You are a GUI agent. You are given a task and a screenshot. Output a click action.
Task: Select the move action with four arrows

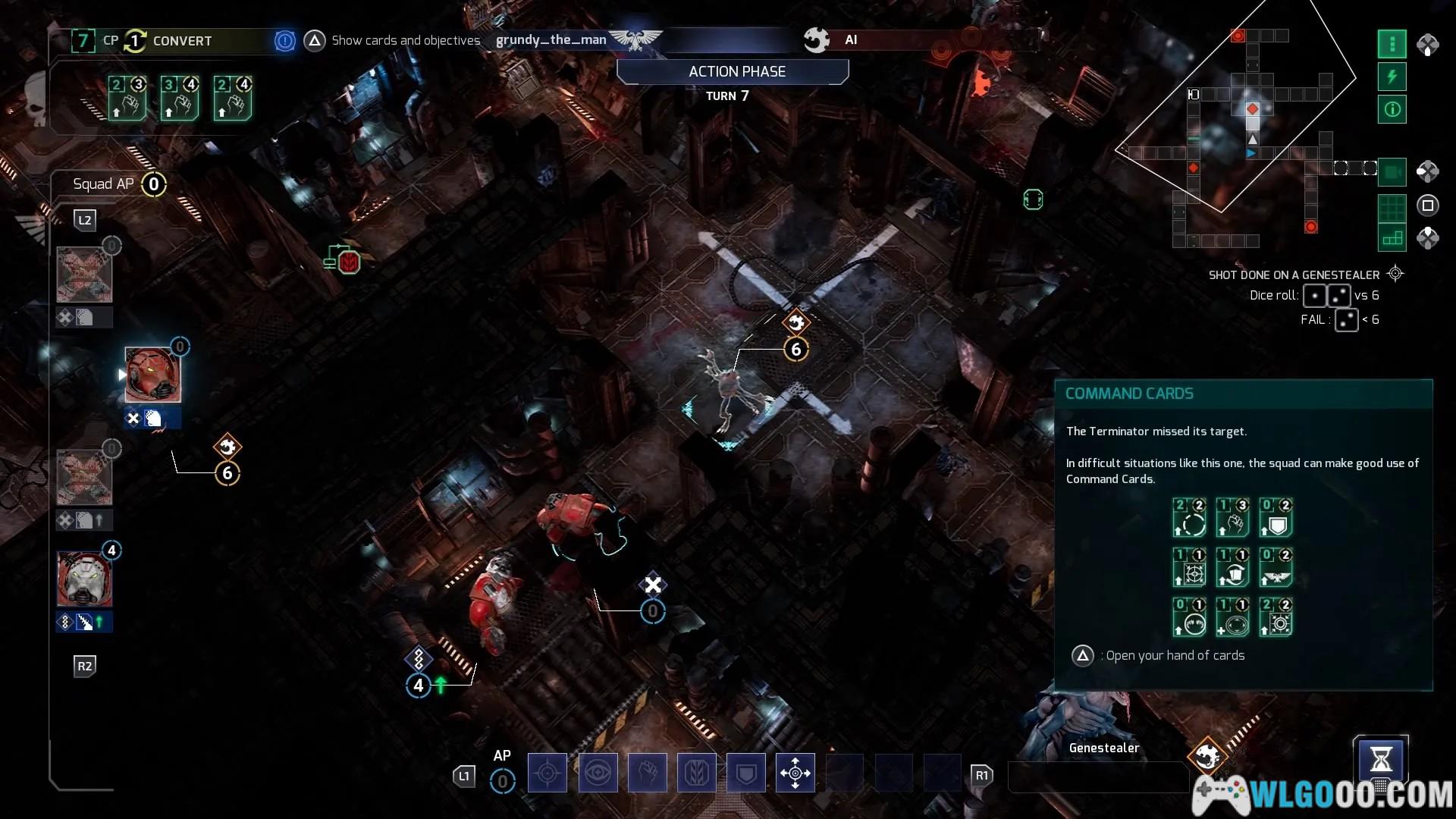(x=795, y=773)
